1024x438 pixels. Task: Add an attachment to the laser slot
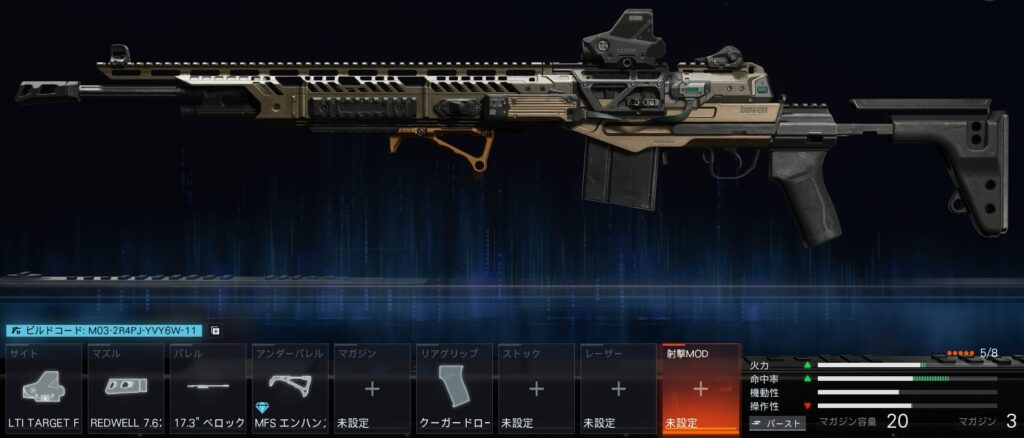tap(618, 389)
